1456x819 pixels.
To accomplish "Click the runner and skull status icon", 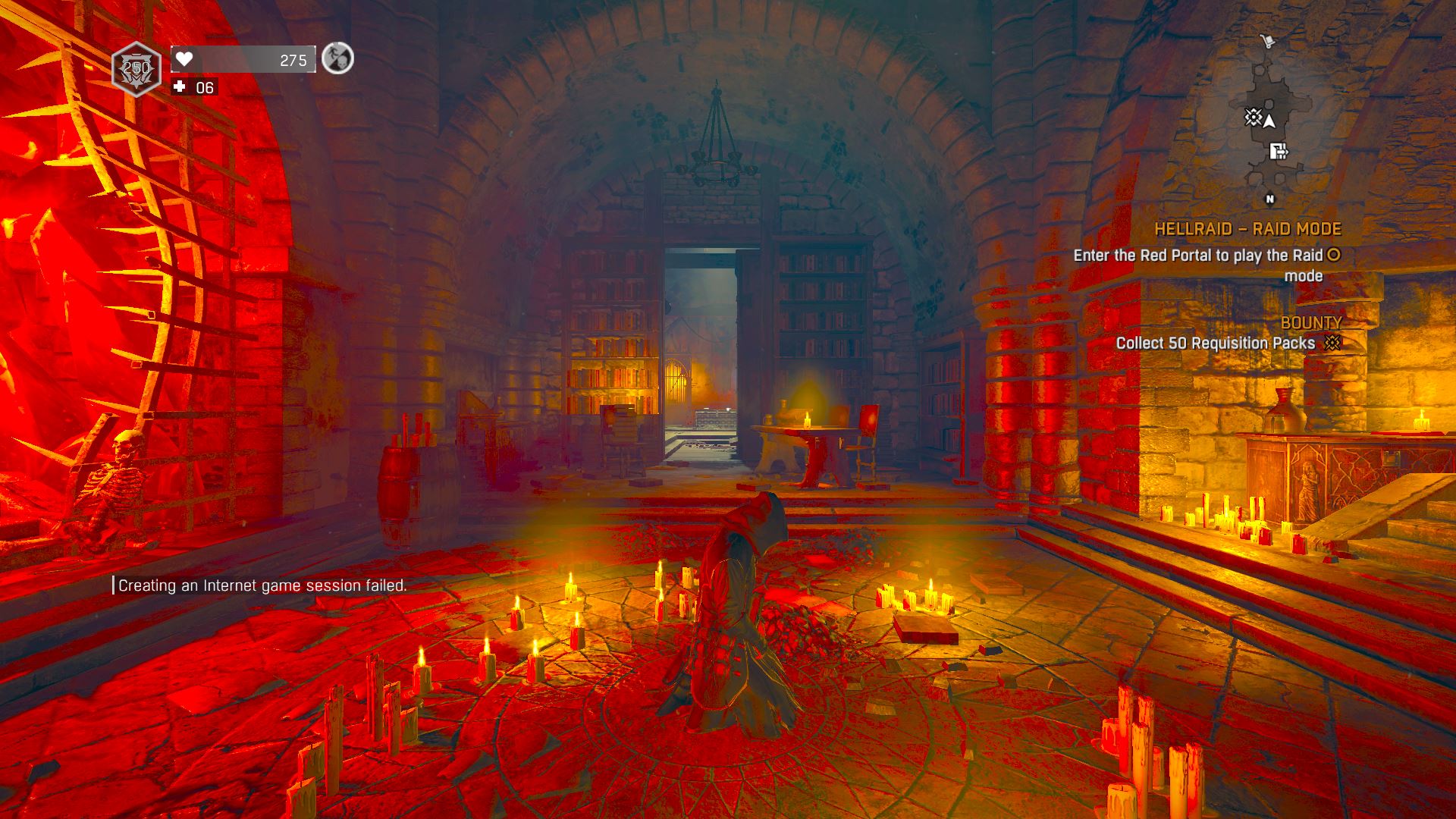I will (x=337, y=58).
